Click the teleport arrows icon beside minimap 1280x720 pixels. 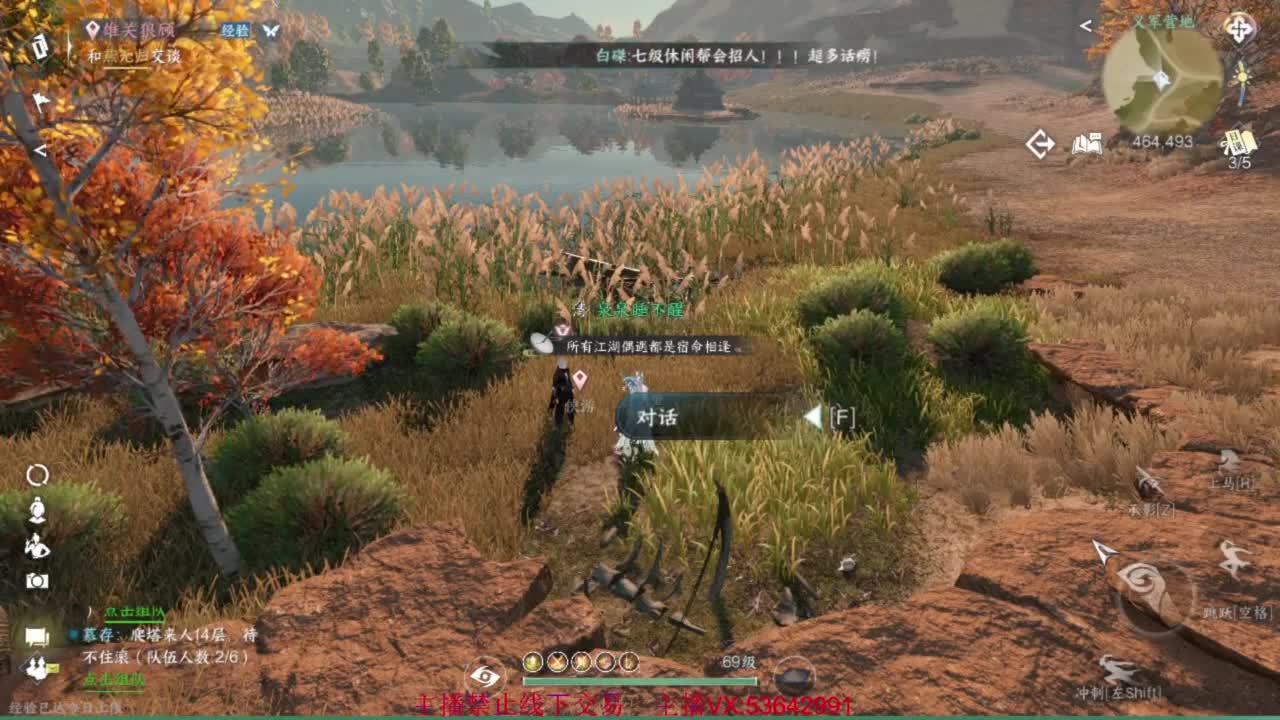tap(1038, 142)
